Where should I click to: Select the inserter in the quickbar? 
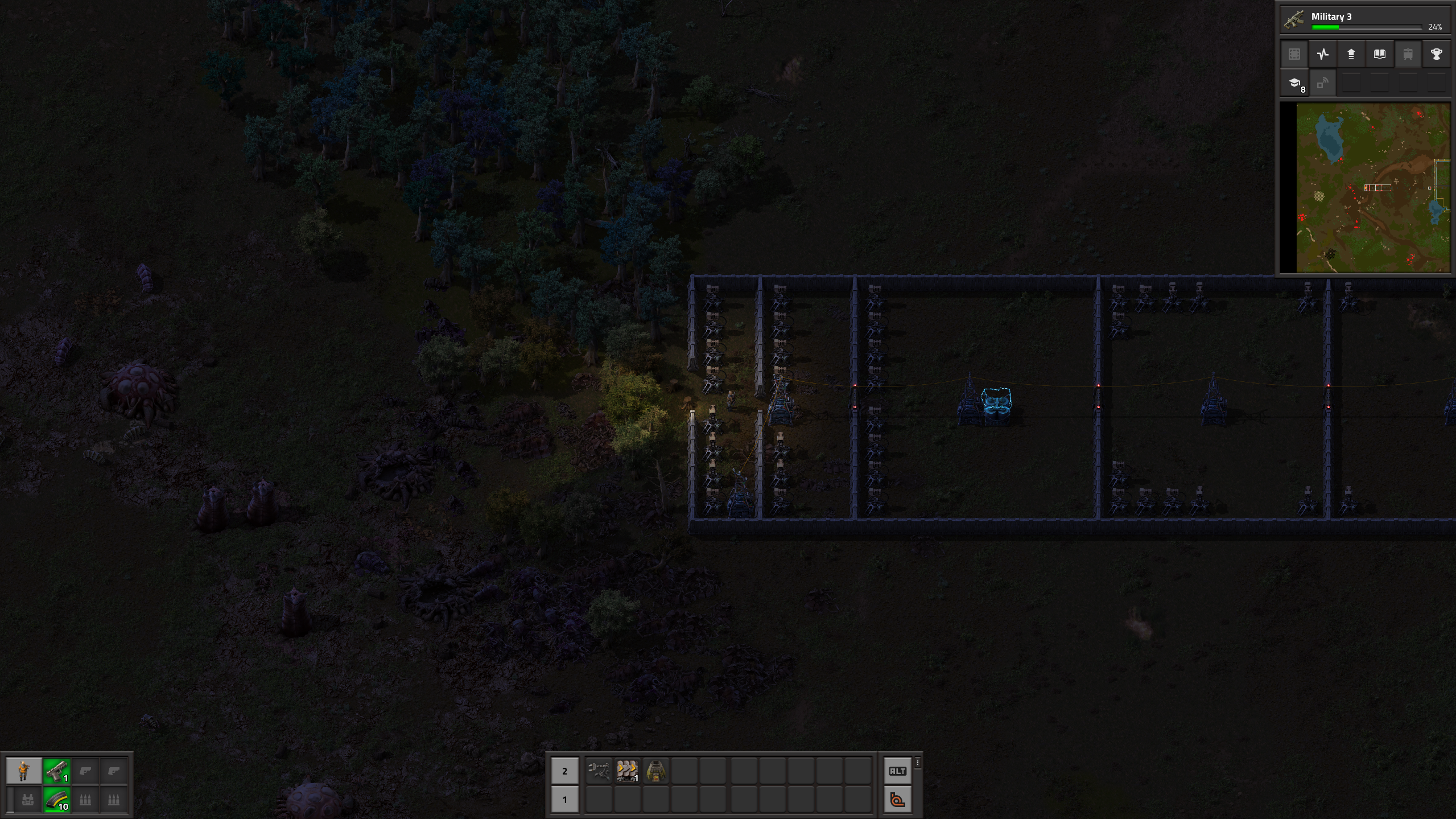pyautogui.click(x=599, y=771)
